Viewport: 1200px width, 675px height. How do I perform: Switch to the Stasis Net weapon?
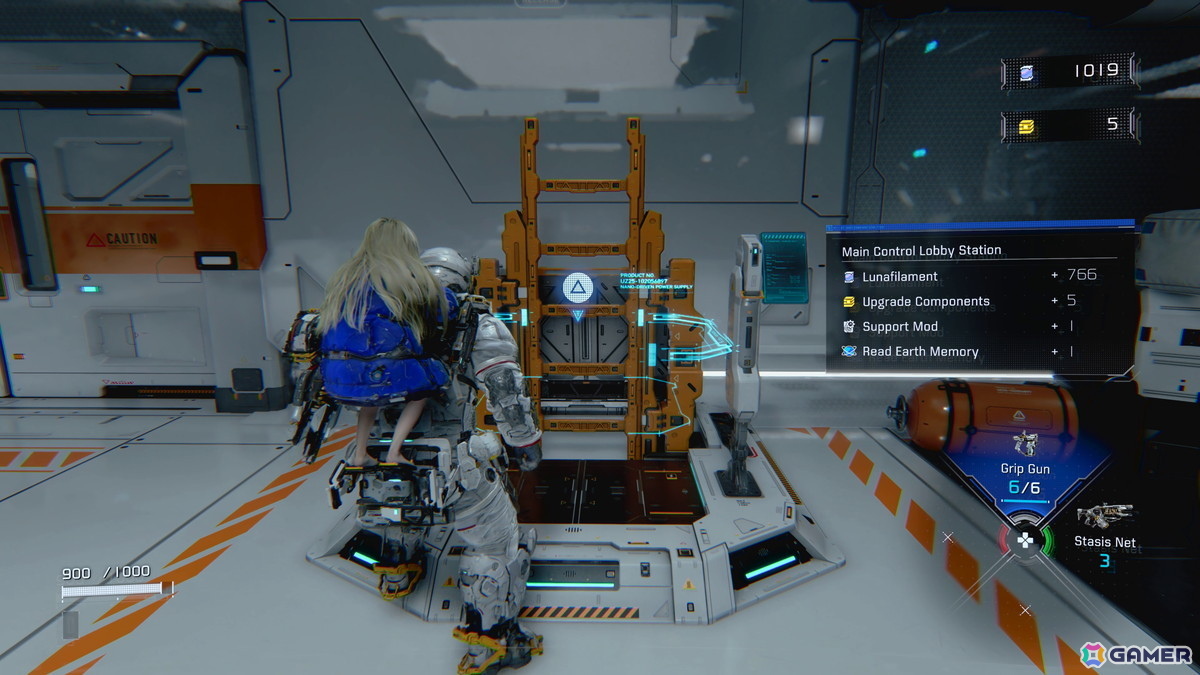coord(1105,516)
